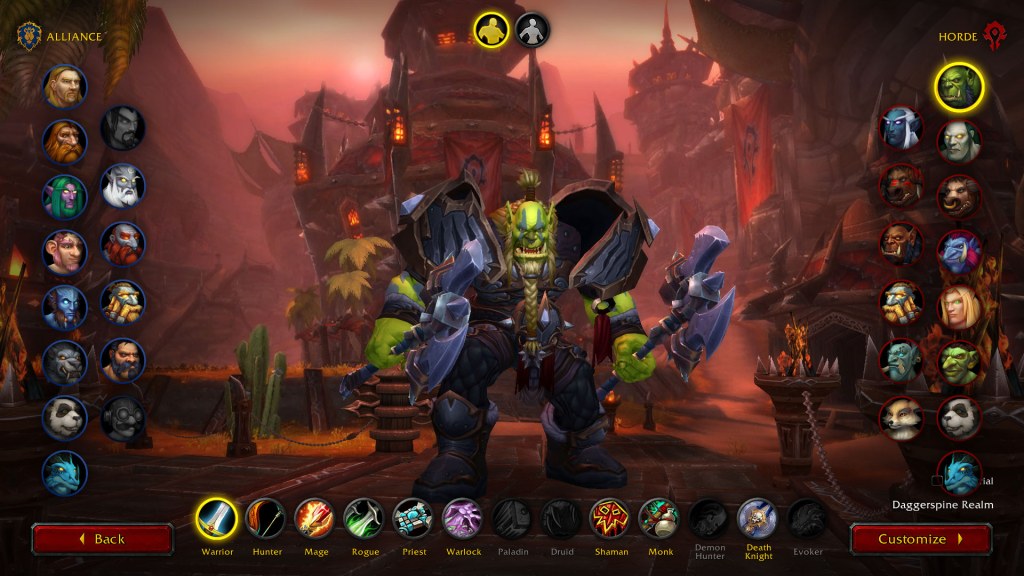The width and height of the screenshot is (1024, 576).
Task: Pick the Alliance Dracthyr race portrait
Action: [x=65, y=473]
